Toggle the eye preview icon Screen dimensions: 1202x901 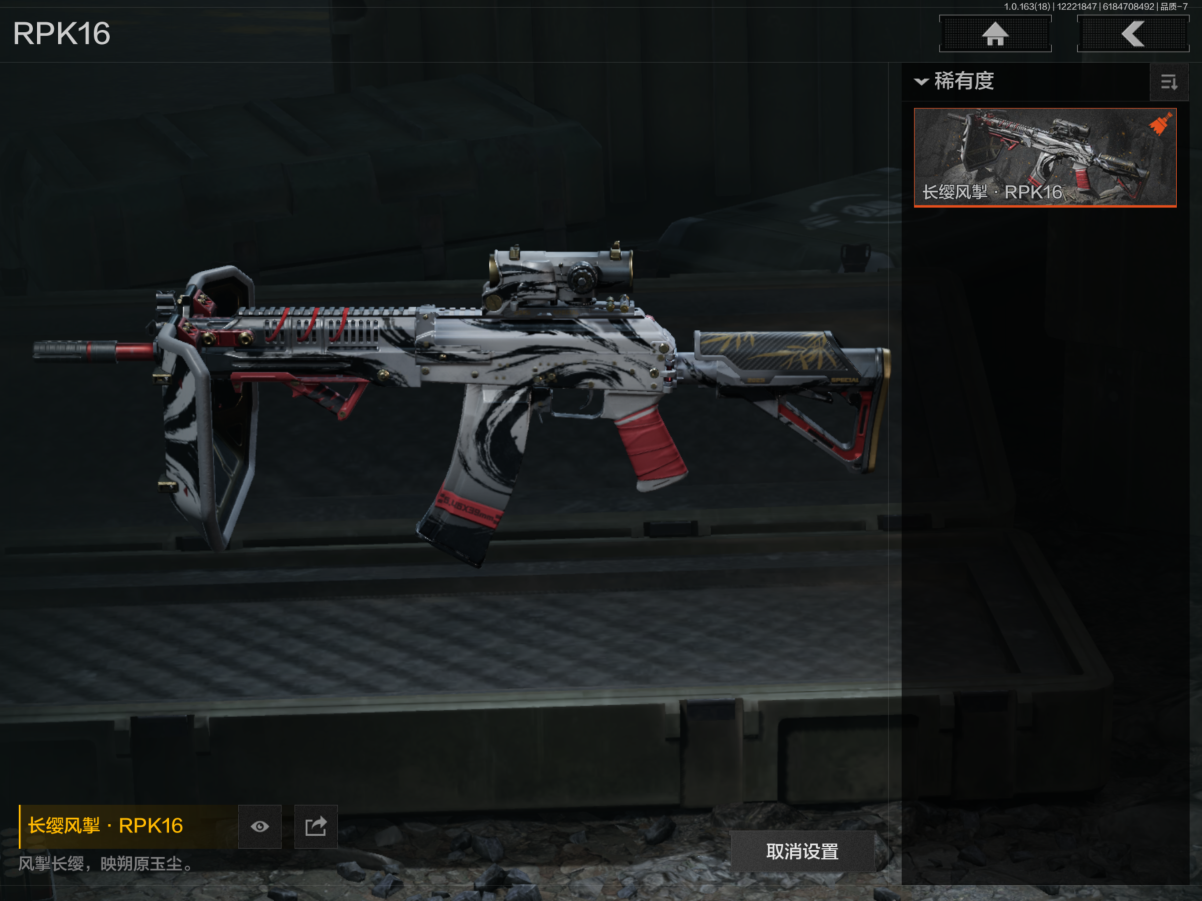coord(260,826)
